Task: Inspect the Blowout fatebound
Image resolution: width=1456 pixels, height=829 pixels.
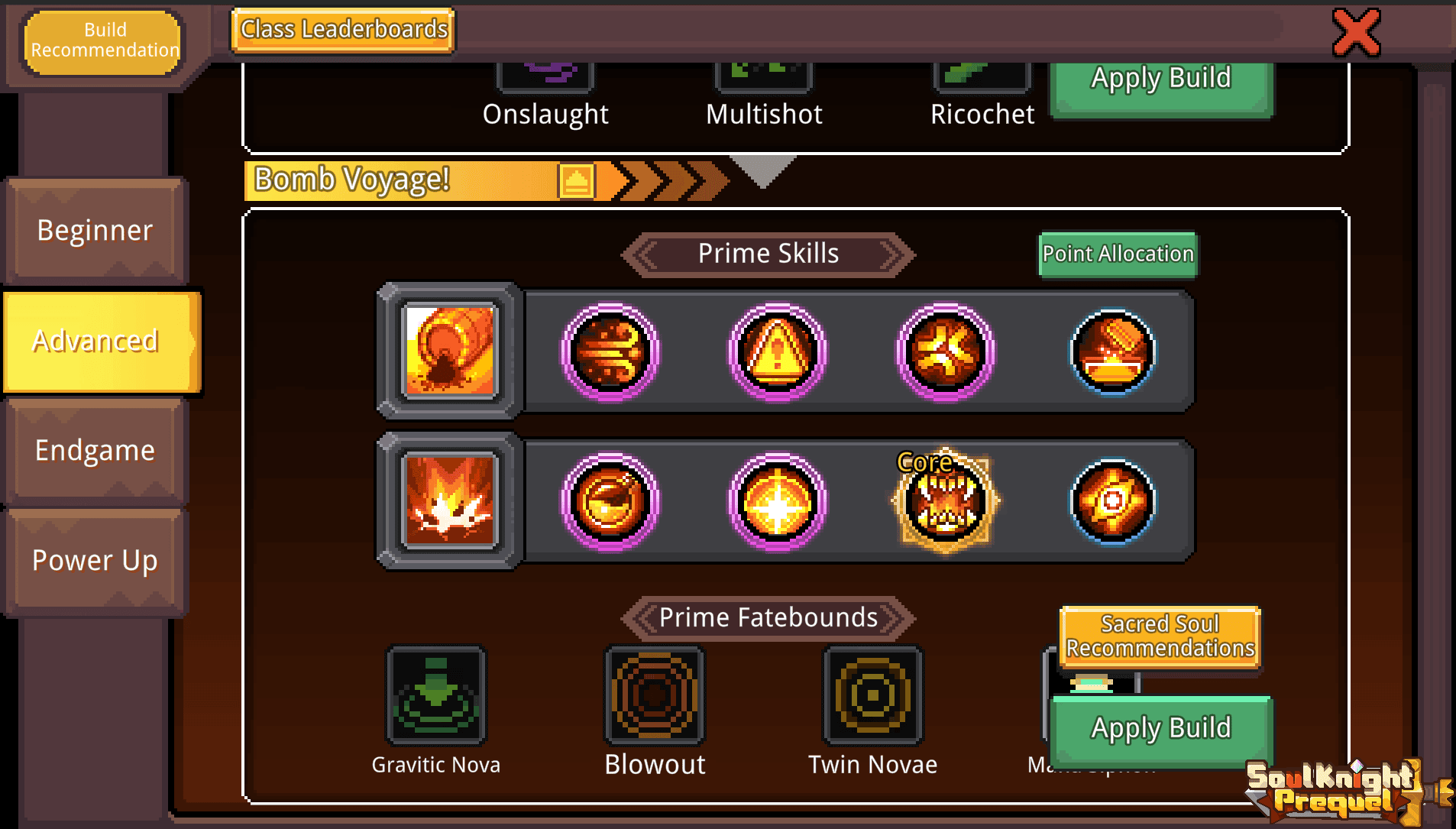Action: pyautogui.click(x=655, y=695)
